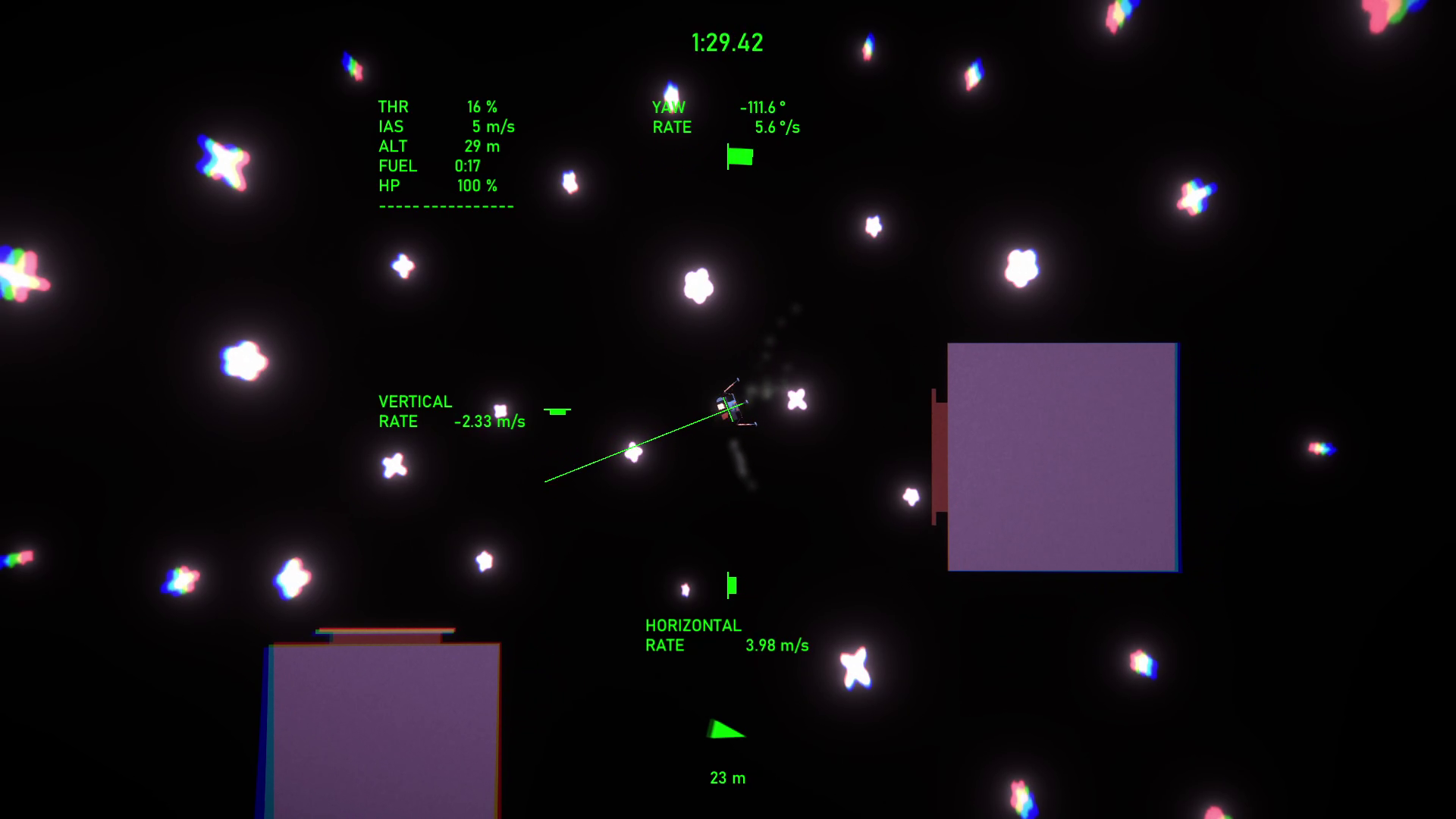
Task: Click the VERTICAL RATE tick indicator
Action: pyautogui.click(x=558, y=410)
